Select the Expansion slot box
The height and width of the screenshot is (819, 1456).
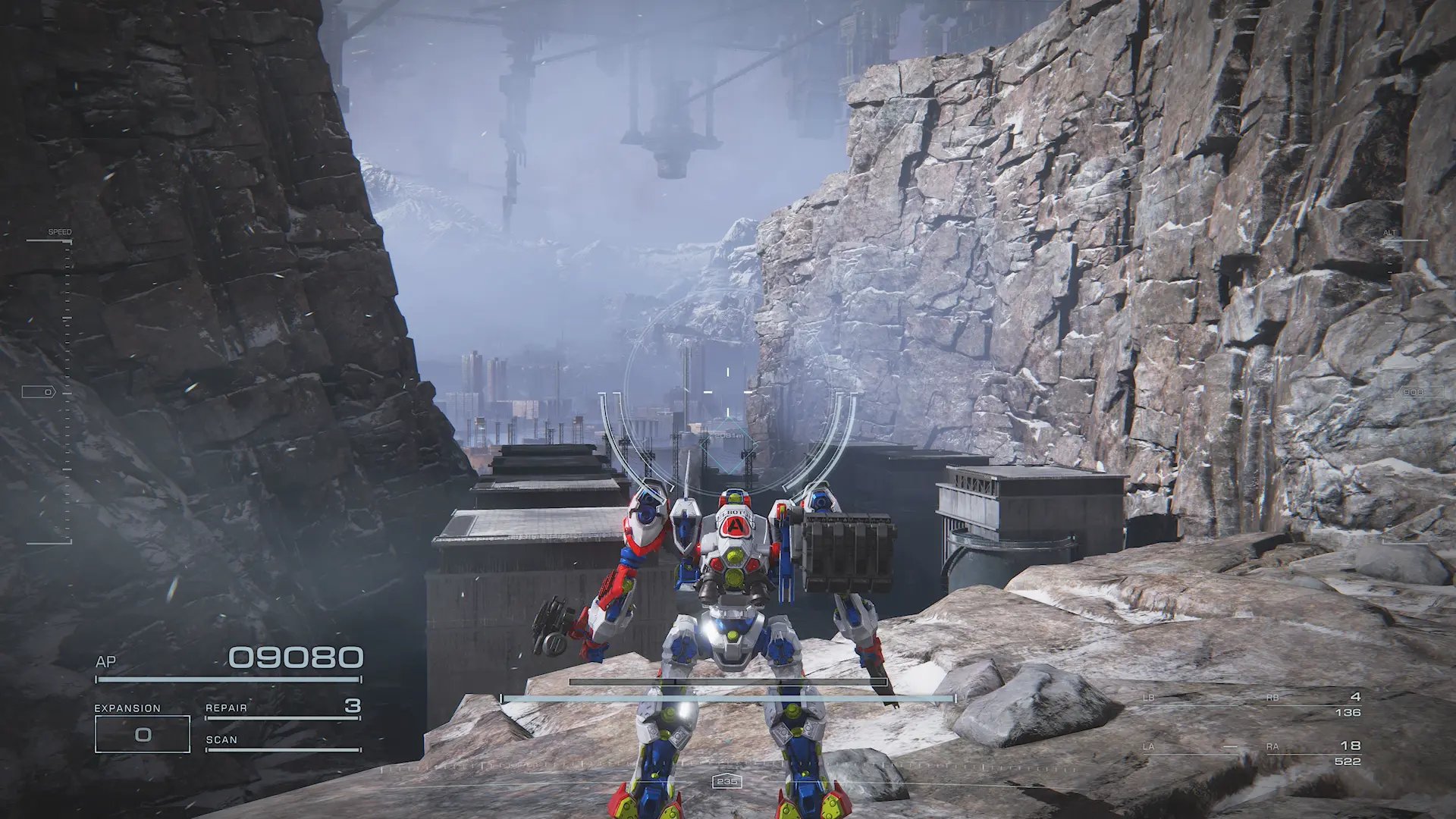(x=143, y=734)
